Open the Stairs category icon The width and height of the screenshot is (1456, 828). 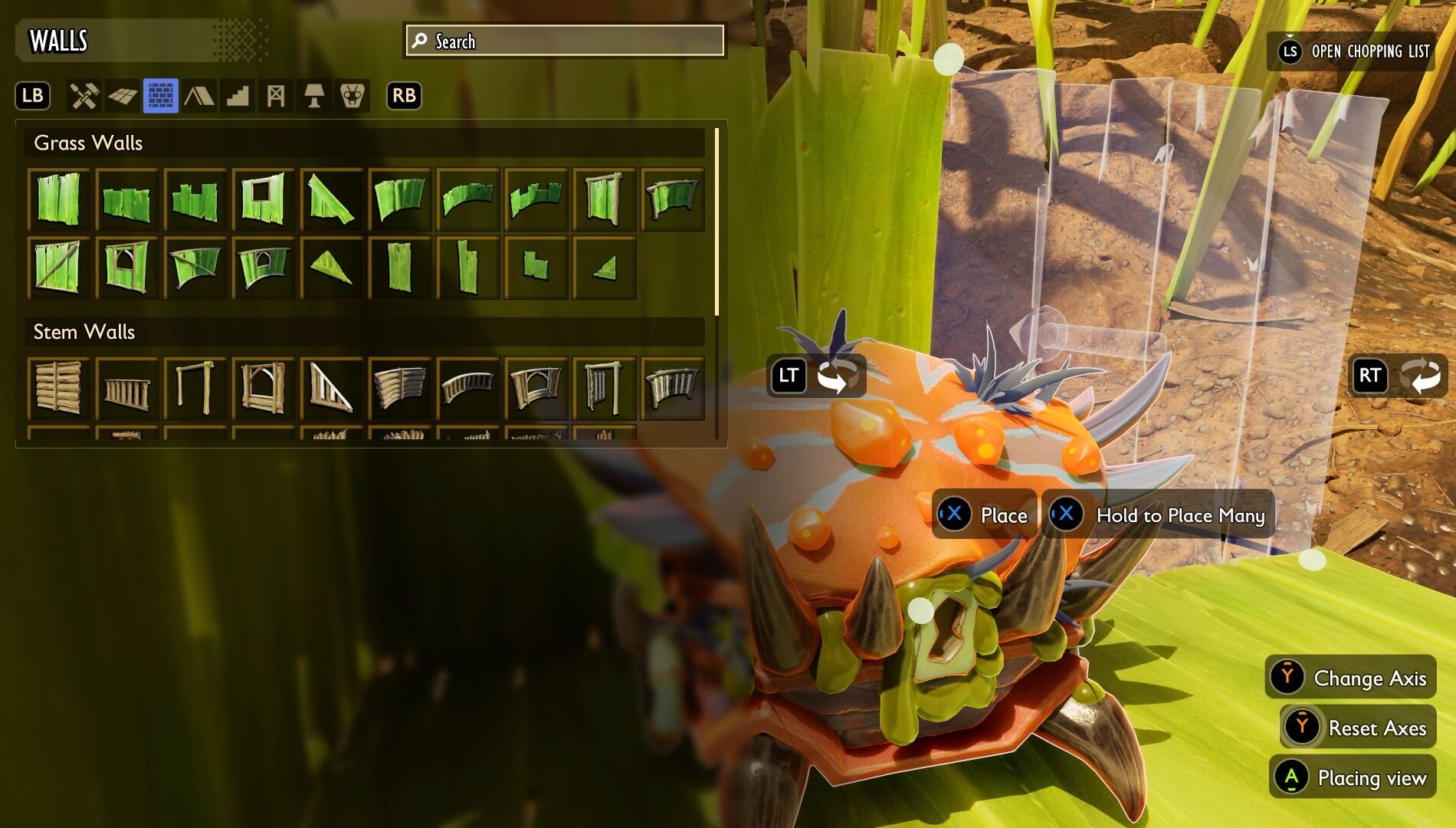coord(238,96)
